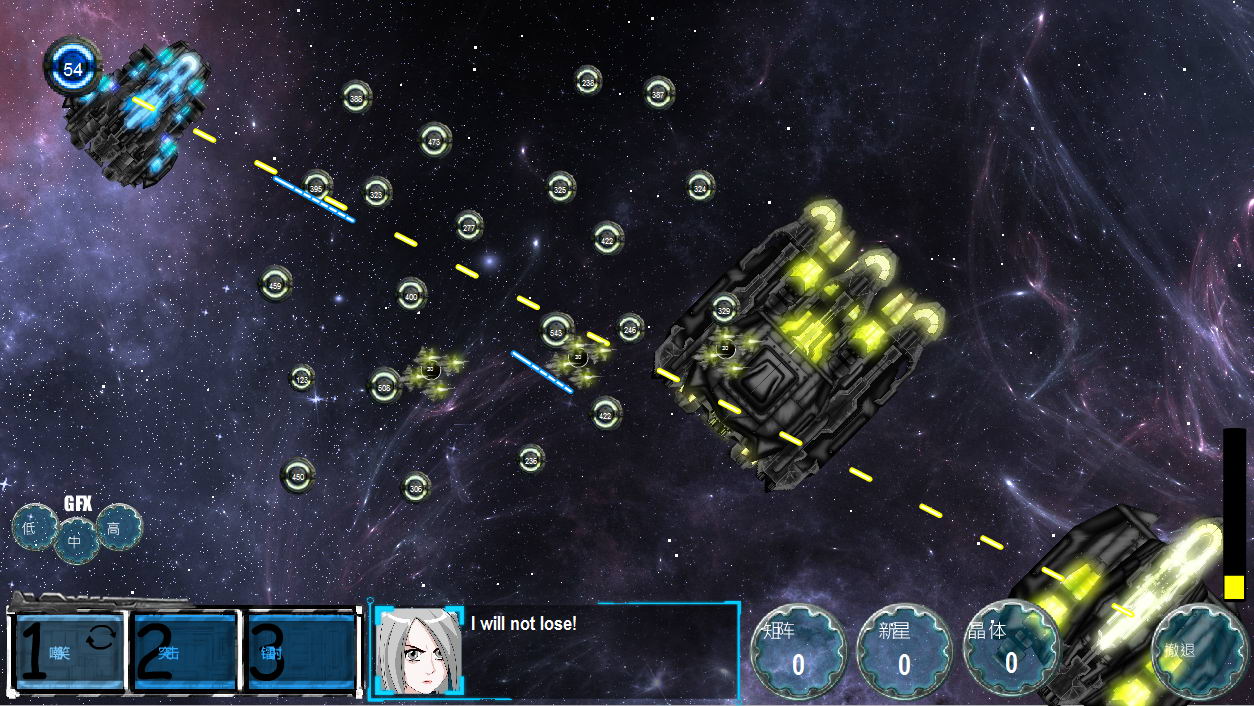Activate skill slot 3
Viewport: 1254px width, 706px height.
(301, 652)
